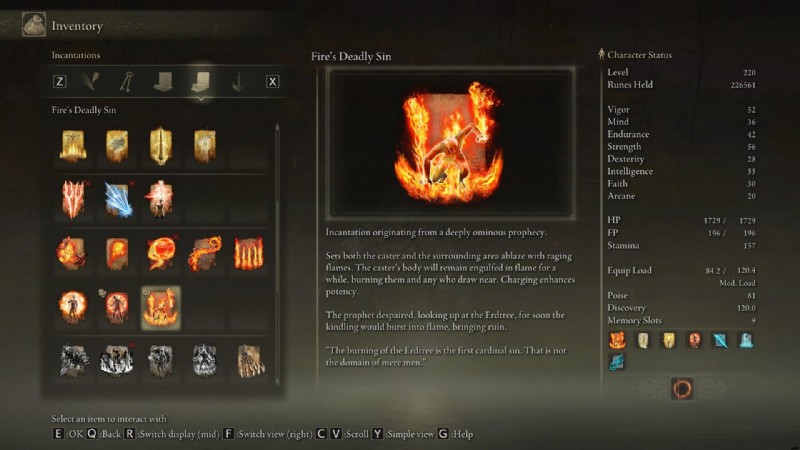The width and height of the screenshot is (800, 450).
Task: Select the blue lightning spear incantation
Action: click(x=117, y=199)
